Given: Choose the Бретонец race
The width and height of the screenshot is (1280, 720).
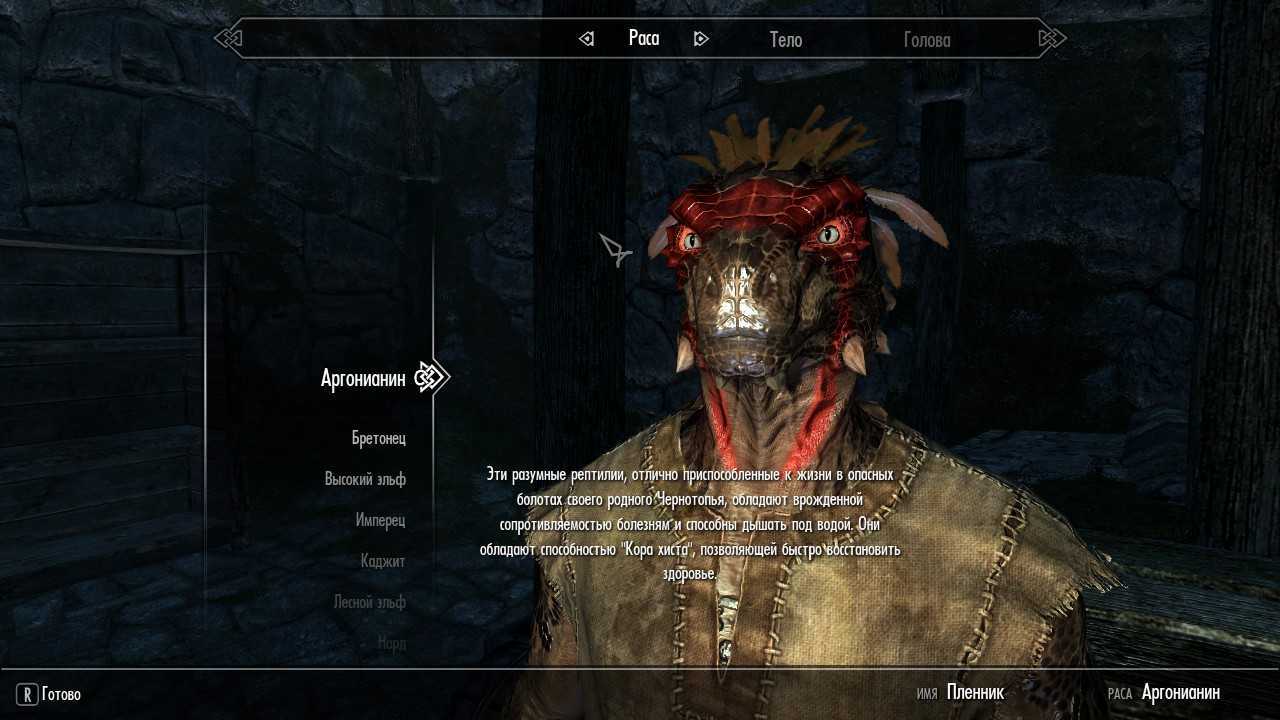Looking at the screenshot, I should tap(379, 438).
